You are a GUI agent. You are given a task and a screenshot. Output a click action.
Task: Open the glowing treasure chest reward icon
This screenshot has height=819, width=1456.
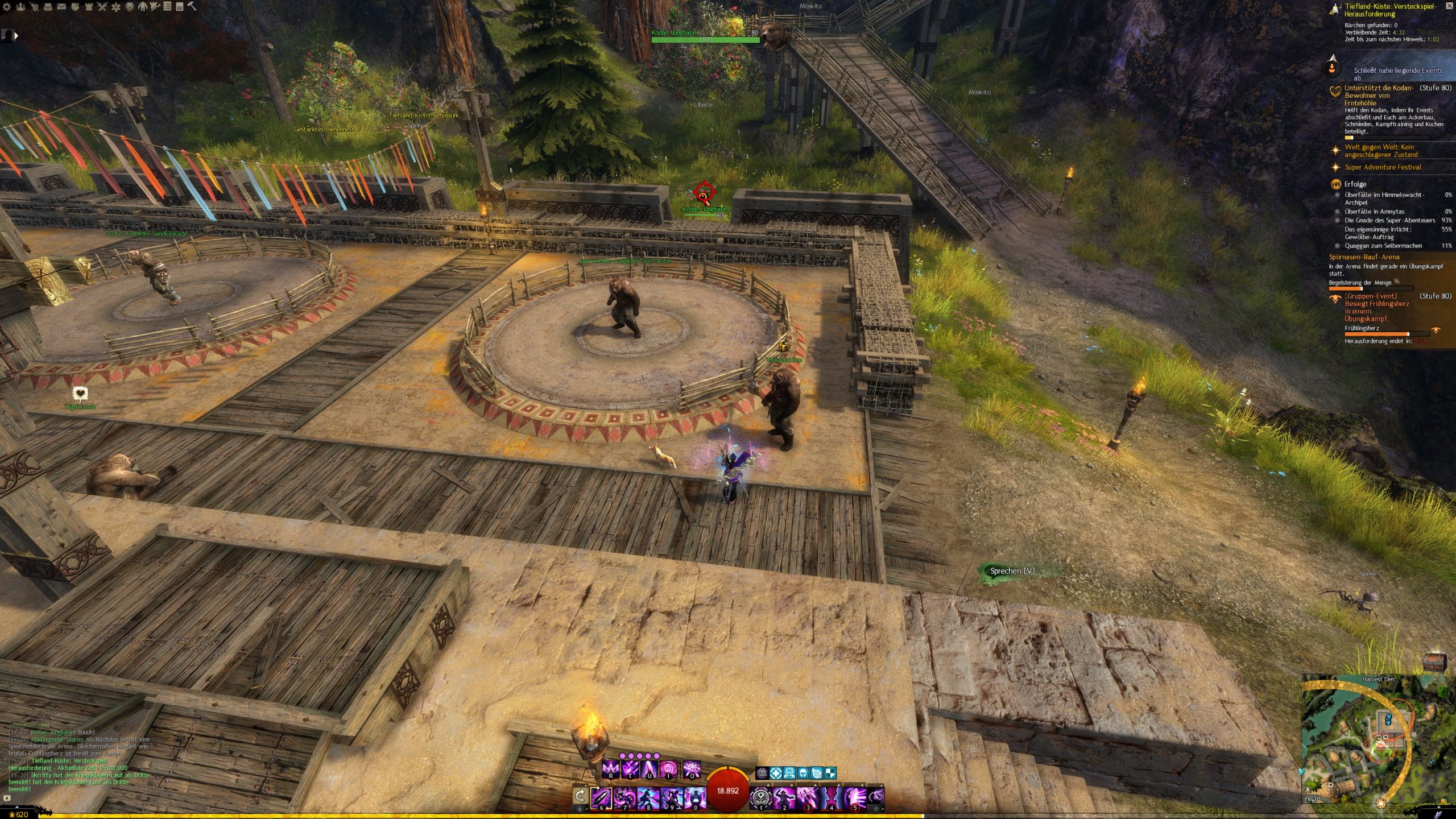[1433, 662]
